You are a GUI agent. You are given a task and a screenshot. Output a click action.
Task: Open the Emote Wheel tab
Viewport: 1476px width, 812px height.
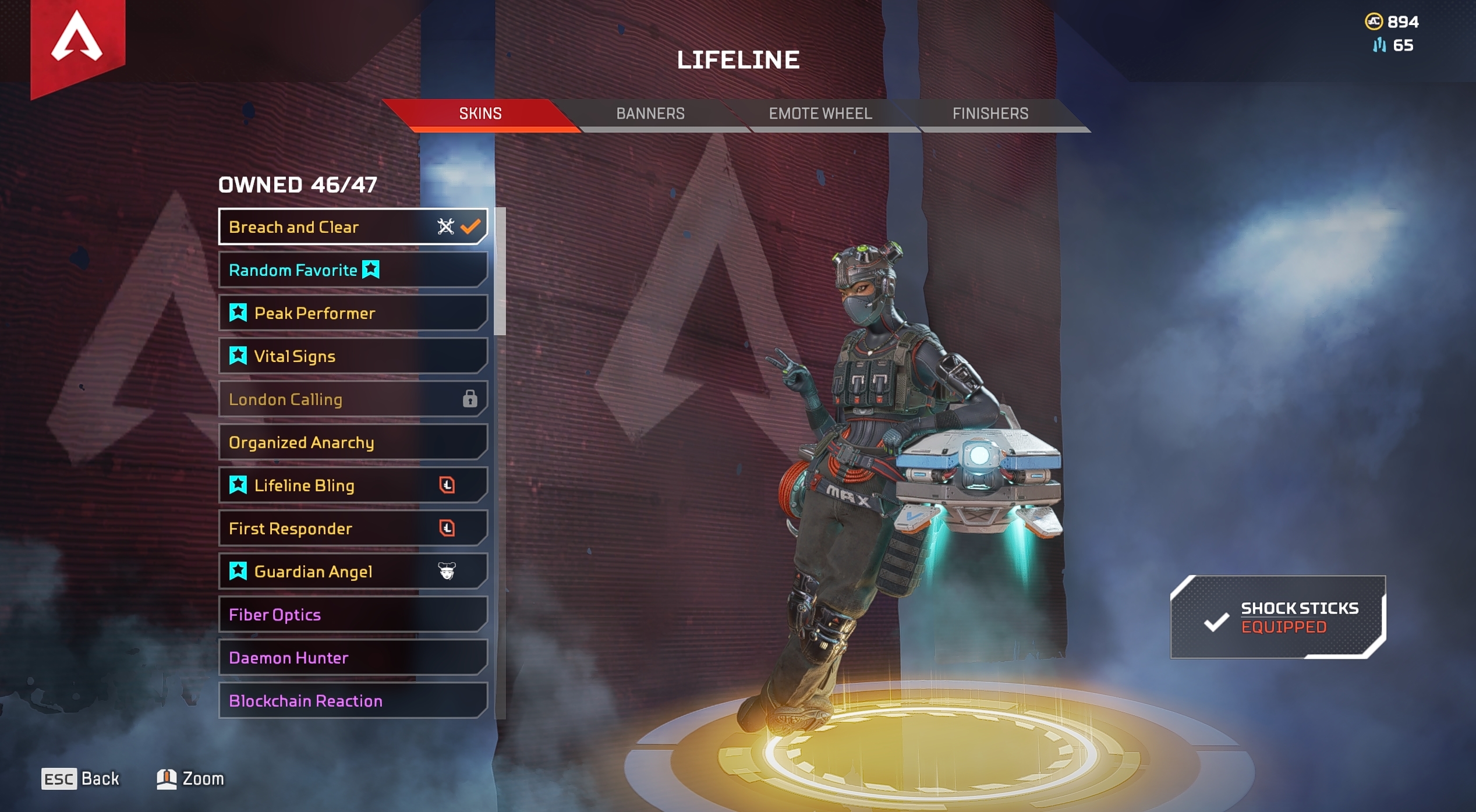(x=820, y=114)
